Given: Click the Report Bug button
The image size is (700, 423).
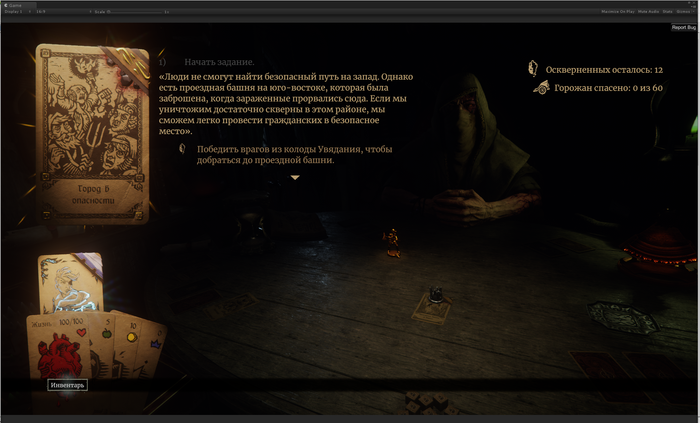Looking at the screenshot, I should point(684,27).
